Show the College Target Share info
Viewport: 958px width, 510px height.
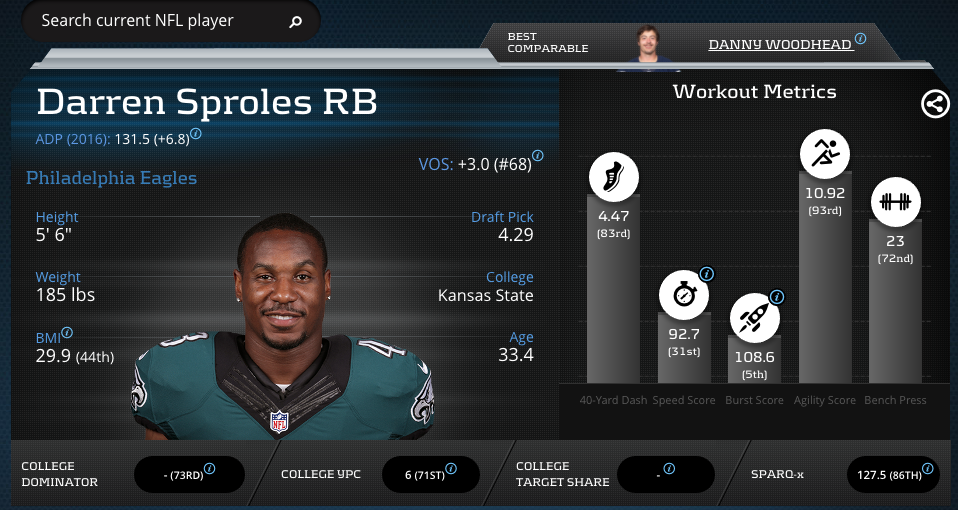pos(670,468)
